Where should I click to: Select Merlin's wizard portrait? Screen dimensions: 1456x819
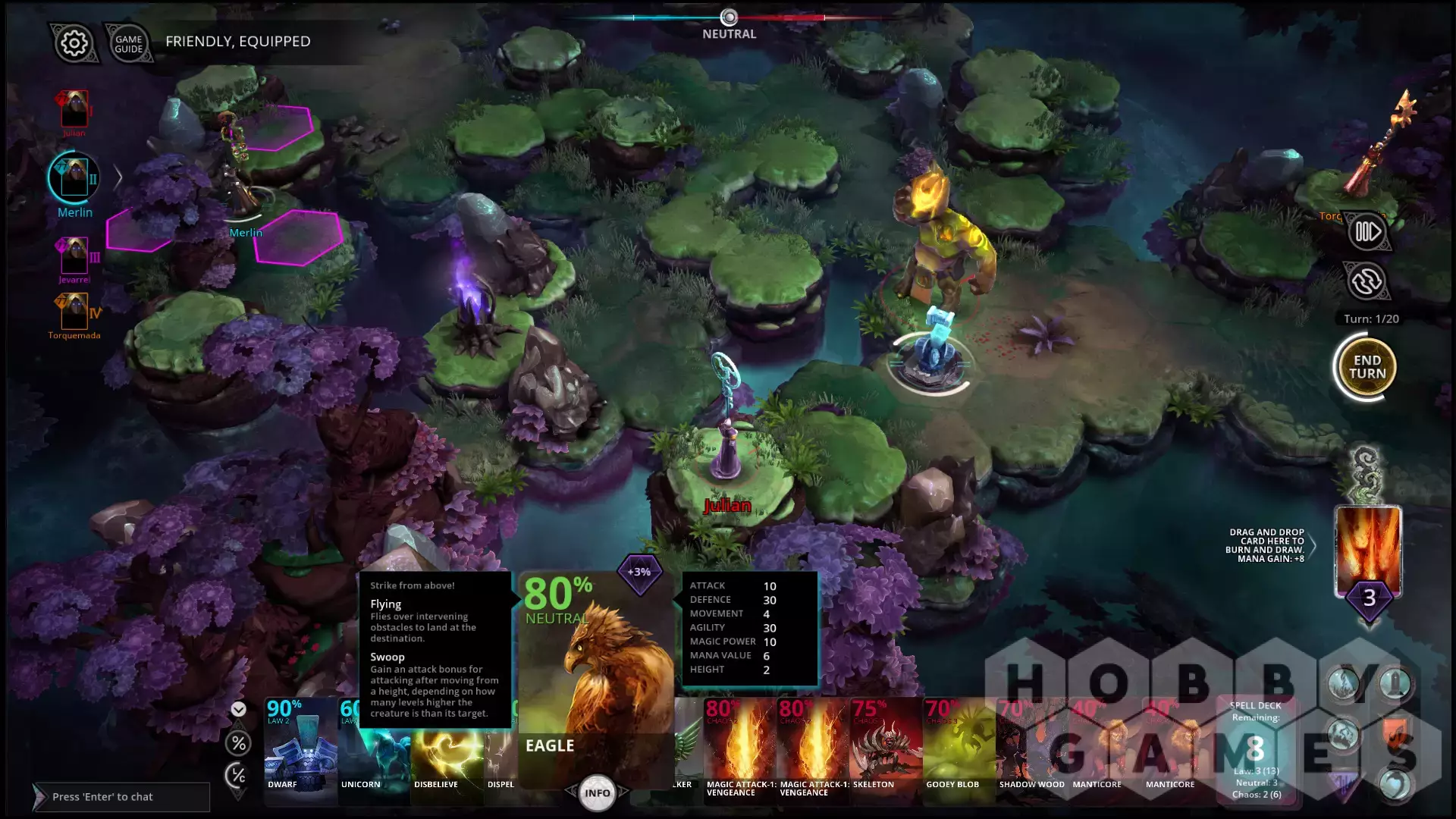point(74,178)
